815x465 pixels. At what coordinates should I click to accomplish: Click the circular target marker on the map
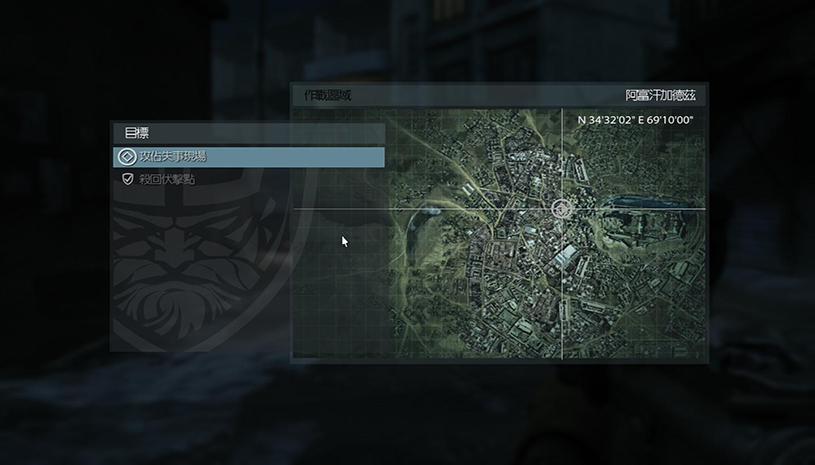coord(562,209)
